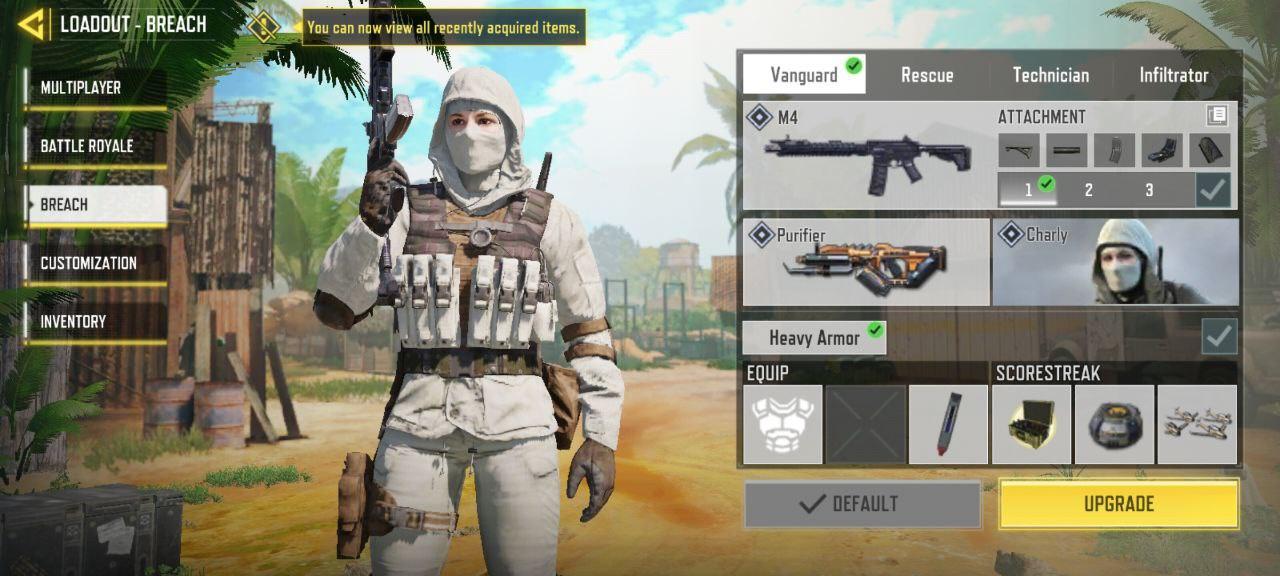This screenshot has width=1280, height=576.
Task: Go back using the yellow arrow
Action: (32, 24)
